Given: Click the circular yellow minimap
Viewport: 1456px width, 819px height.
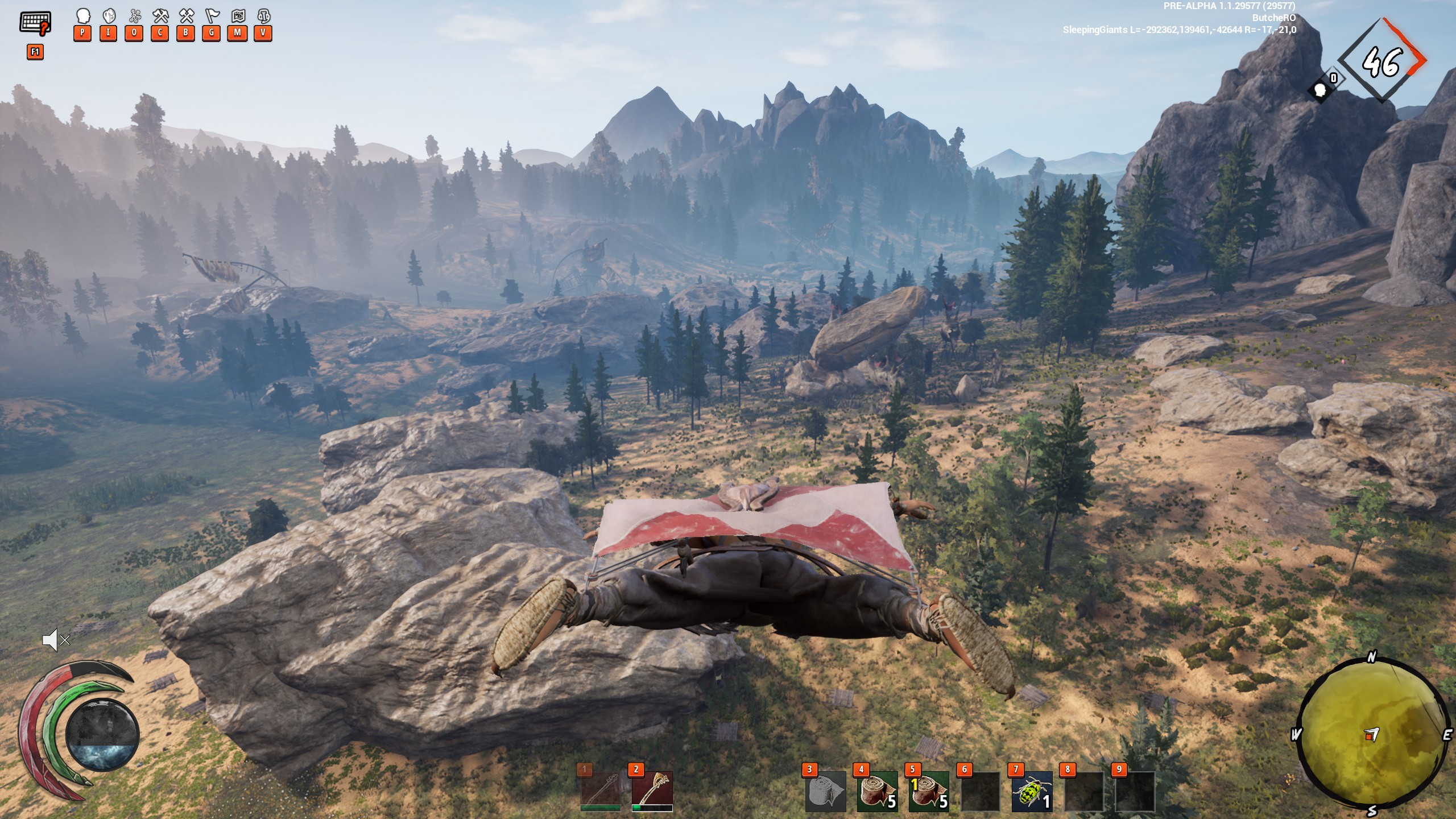Looking at the screenshot, I should pyautogui.click(x=1371, y=735).
